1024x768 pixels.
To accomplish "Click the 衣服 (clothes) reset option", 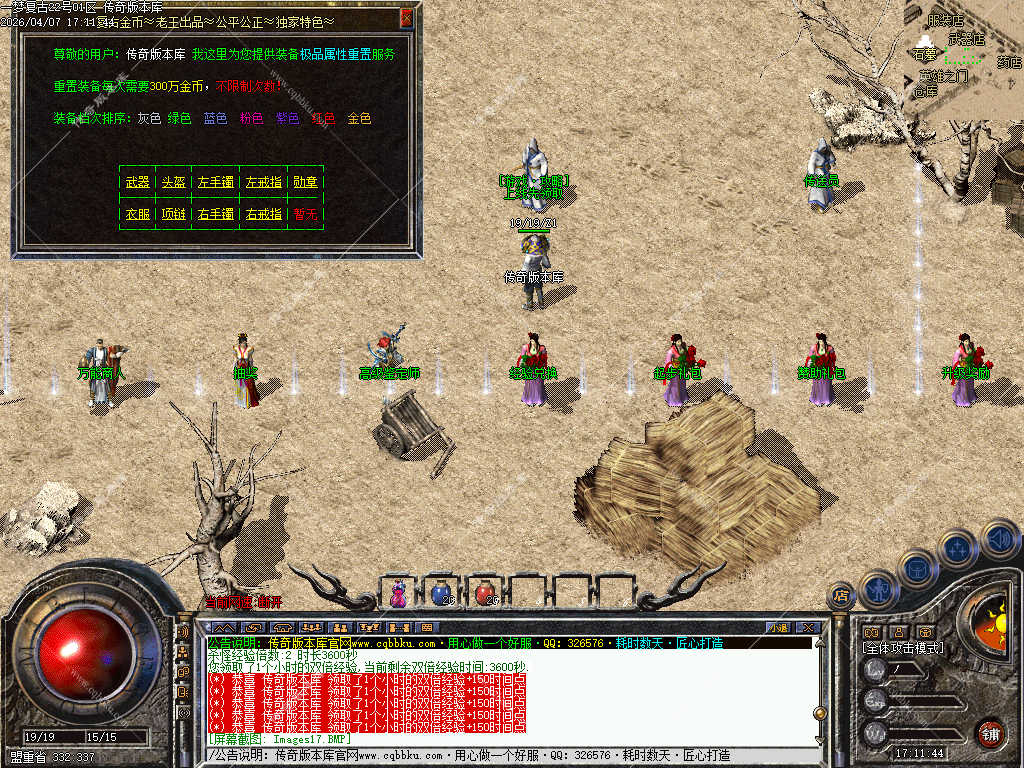I will pos(137,214).
